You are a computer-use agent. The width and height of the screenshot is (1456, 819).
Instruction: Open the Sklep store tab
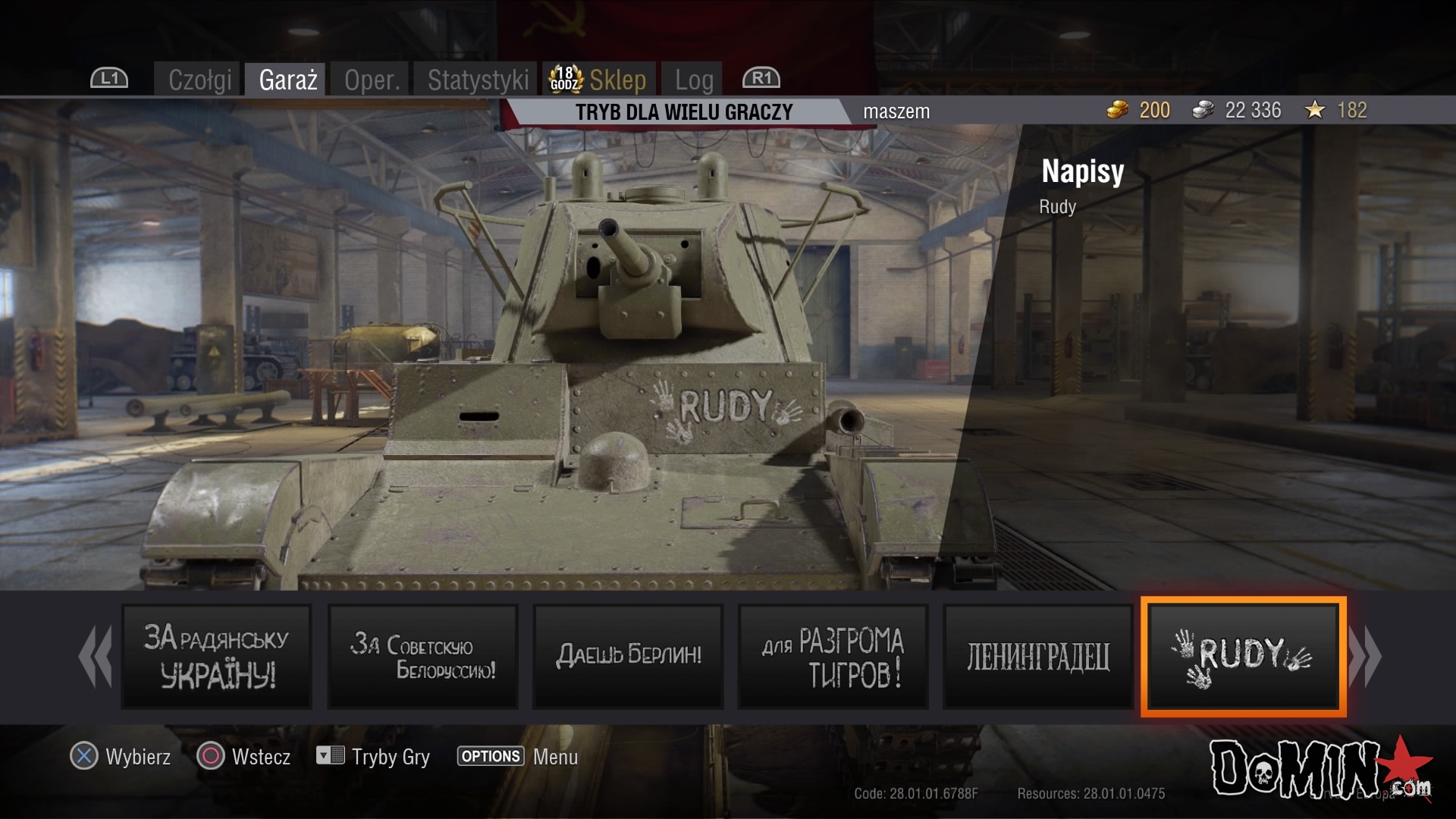pyautogui.click(x=601, y=80)
